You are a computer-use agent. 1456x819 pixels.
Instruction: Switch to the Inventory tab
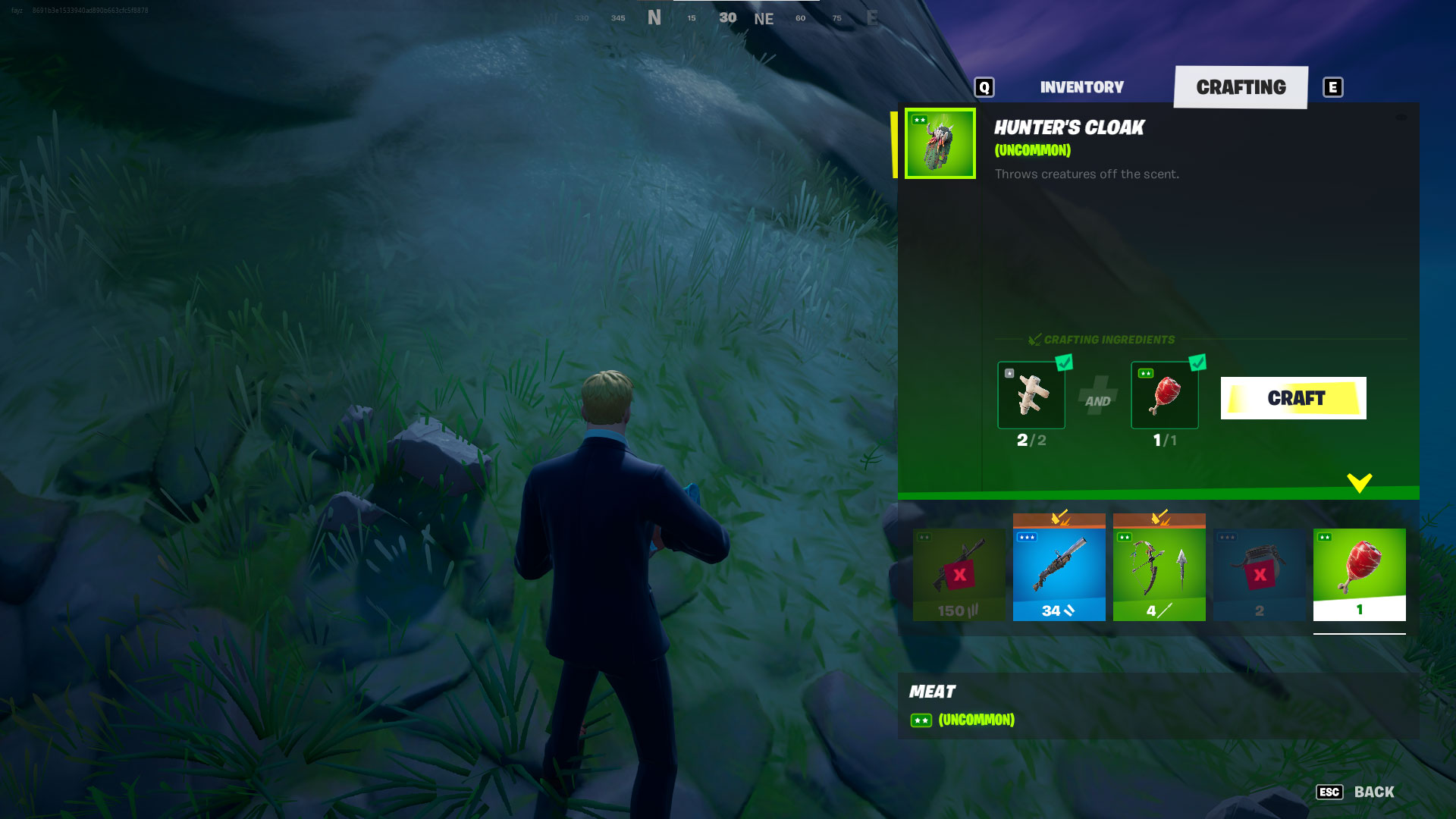click(x=1081, y=86)
